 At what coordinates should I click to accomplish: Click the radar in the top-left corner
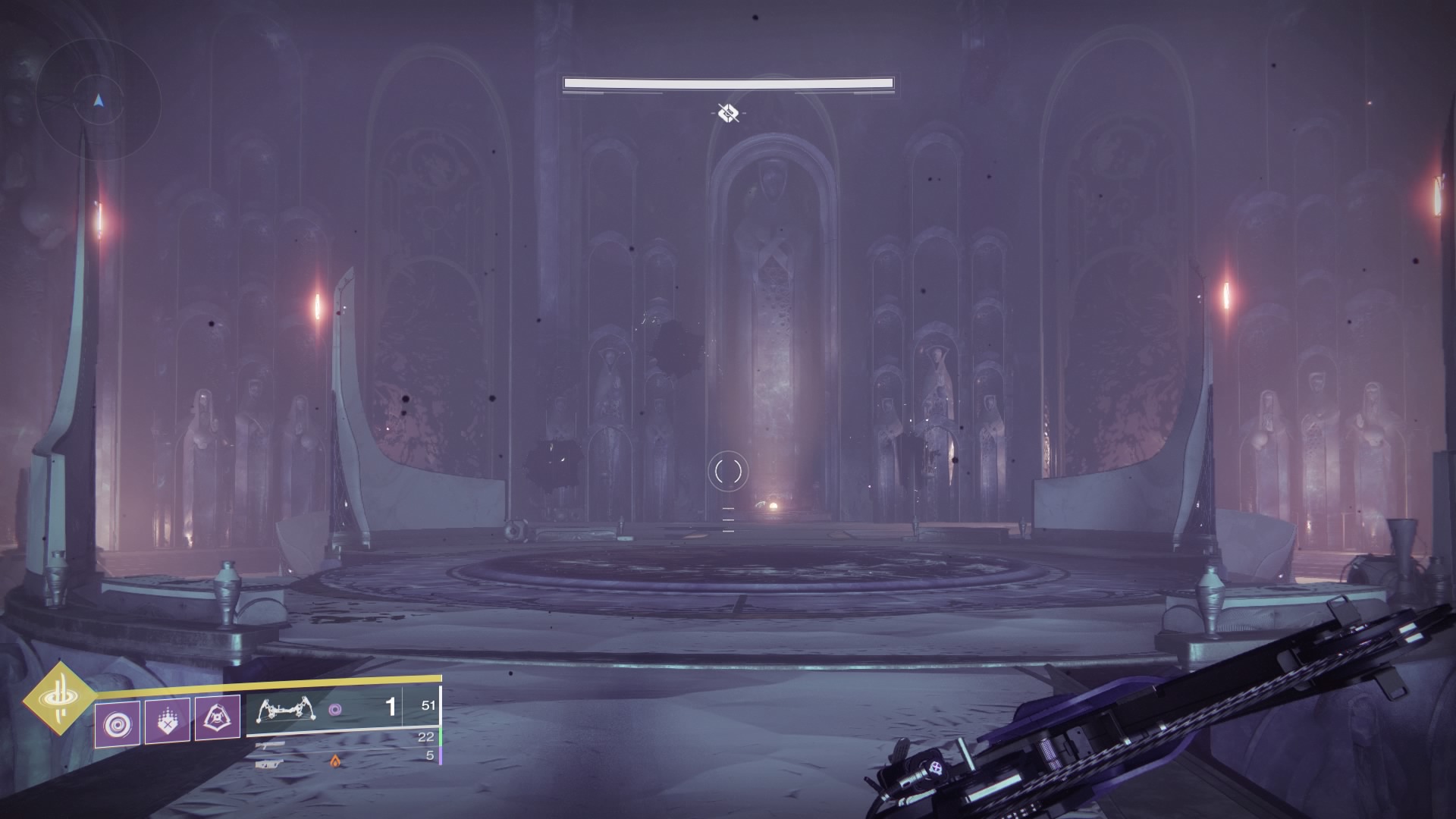[x=98, y=100]
